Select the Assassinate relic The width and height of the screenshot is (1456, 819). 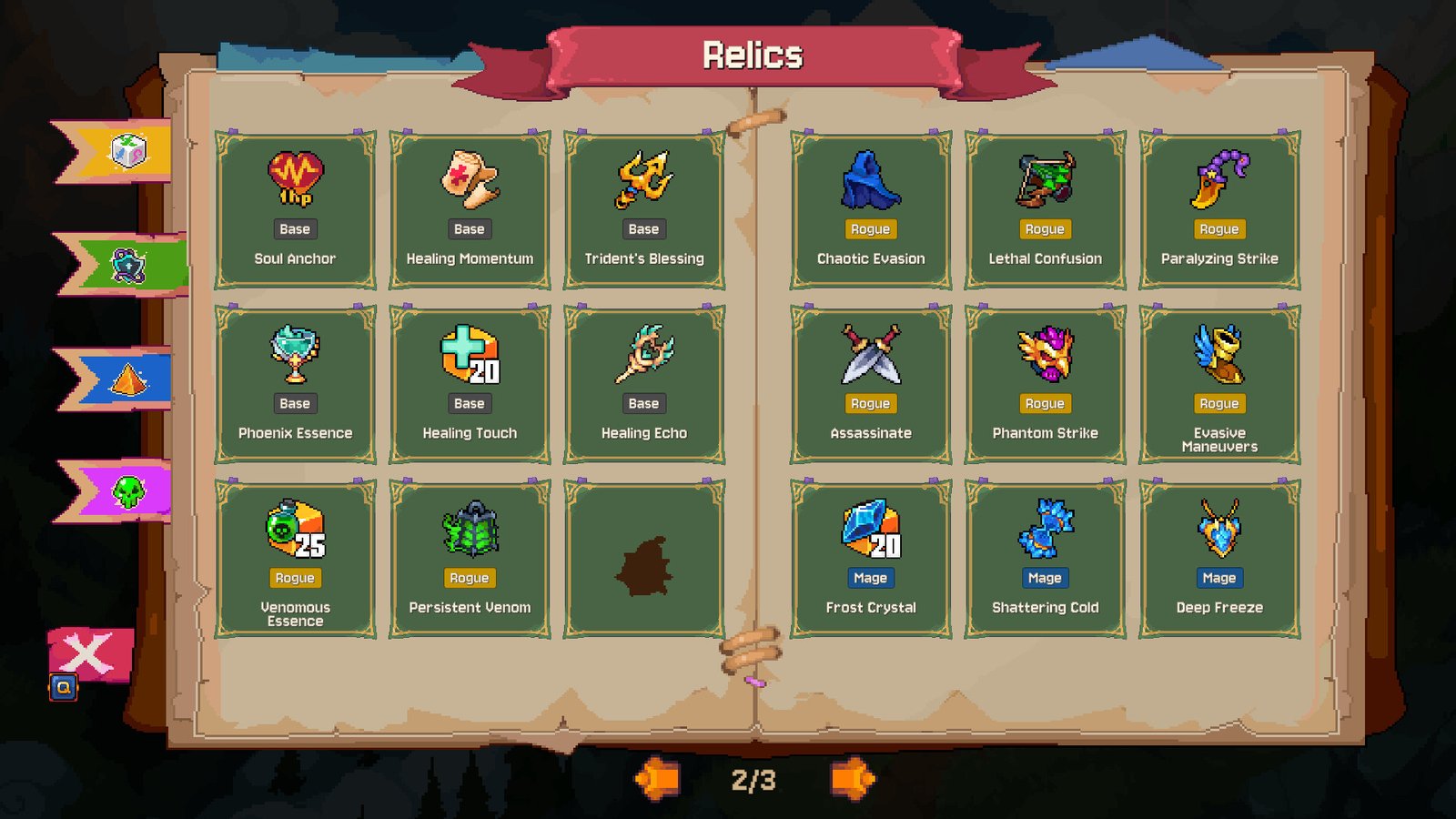coord(871,385)
